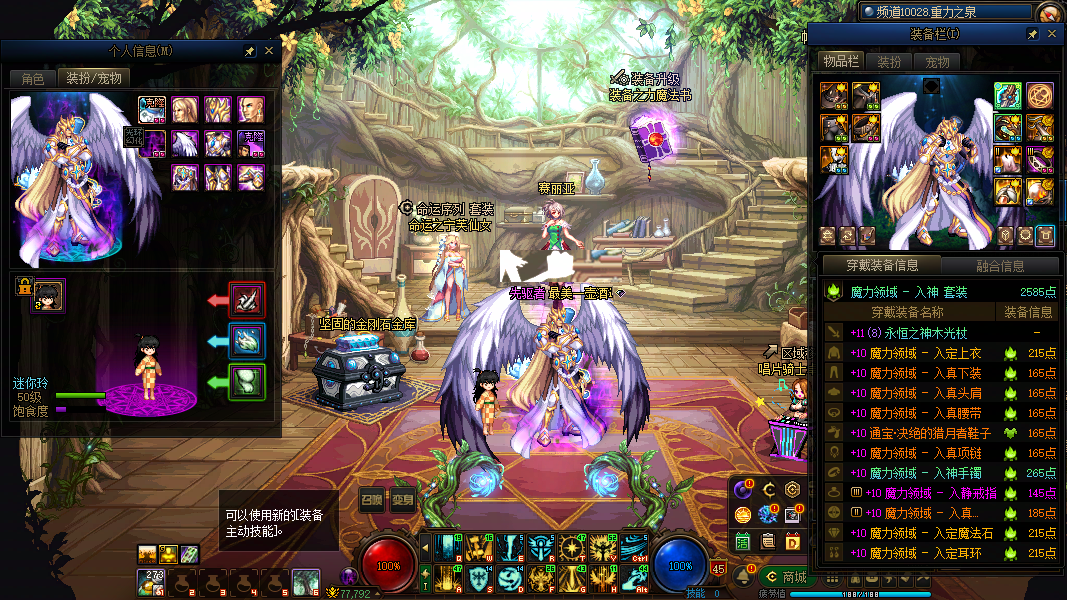Select the 物品栏 tab
The image size is (1067, 600).
(840, 62)
